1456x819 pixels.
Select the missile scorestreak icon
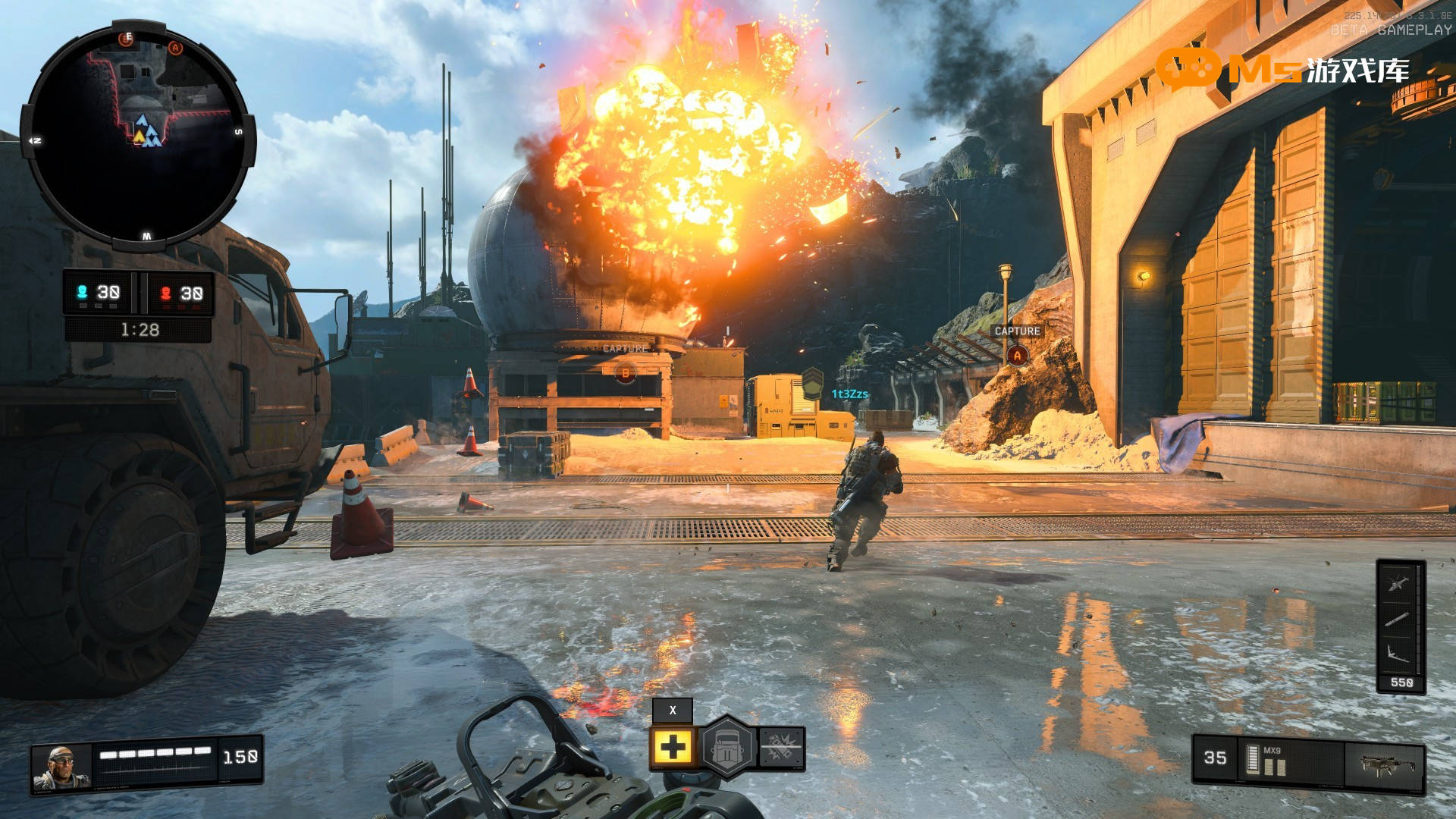(1399, 620)
